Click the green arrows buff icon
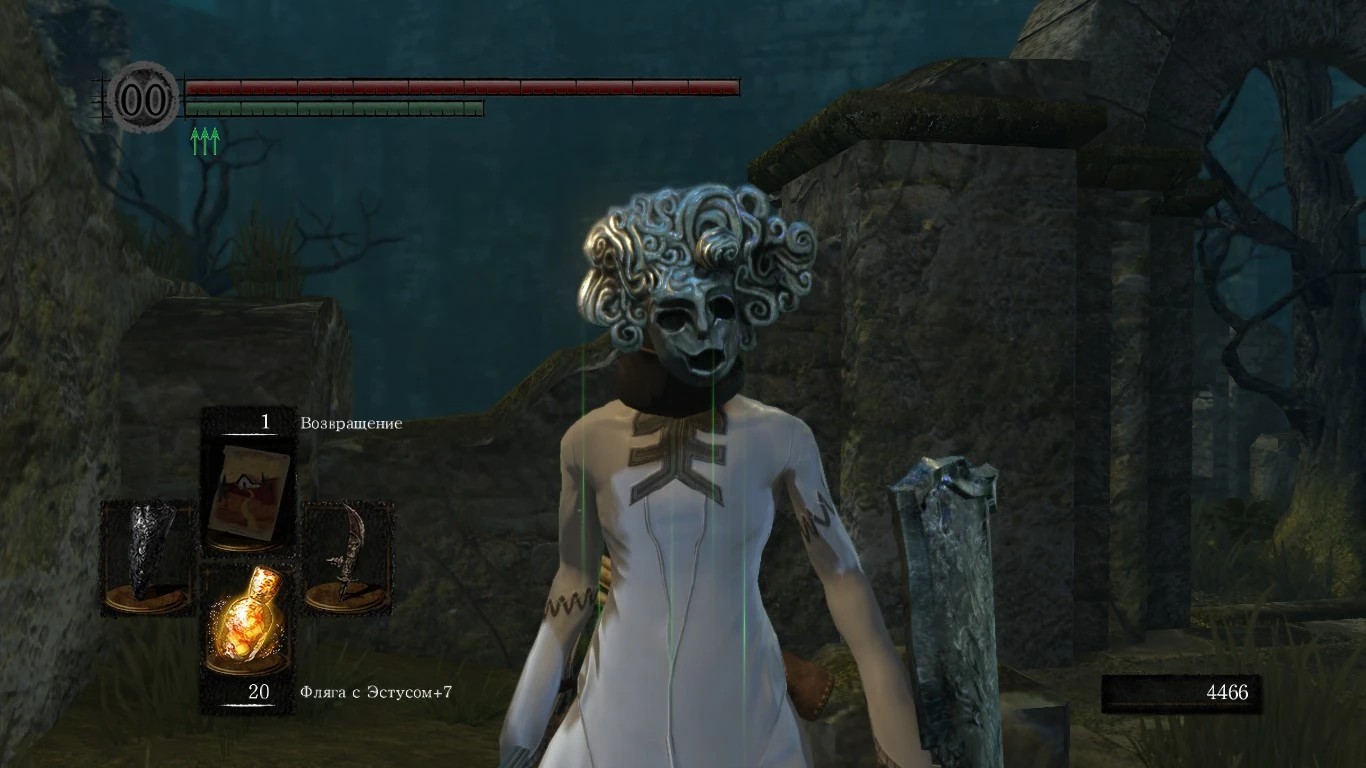Image resolution: width=1366 pixels, height=768 pixels. pos(204,141)
